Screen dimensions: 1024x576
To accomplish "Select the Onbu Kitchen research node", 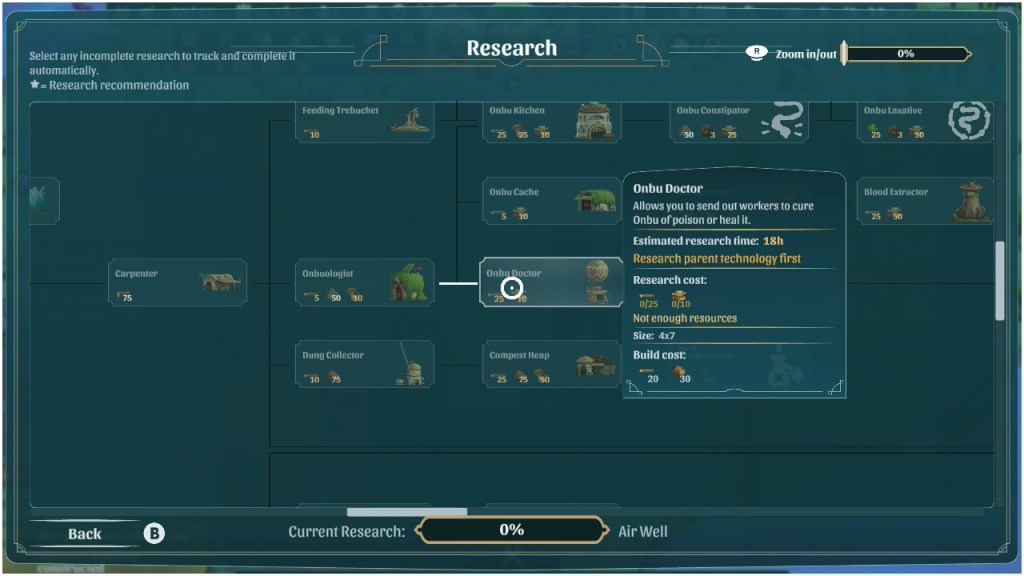I will point(551,121).
